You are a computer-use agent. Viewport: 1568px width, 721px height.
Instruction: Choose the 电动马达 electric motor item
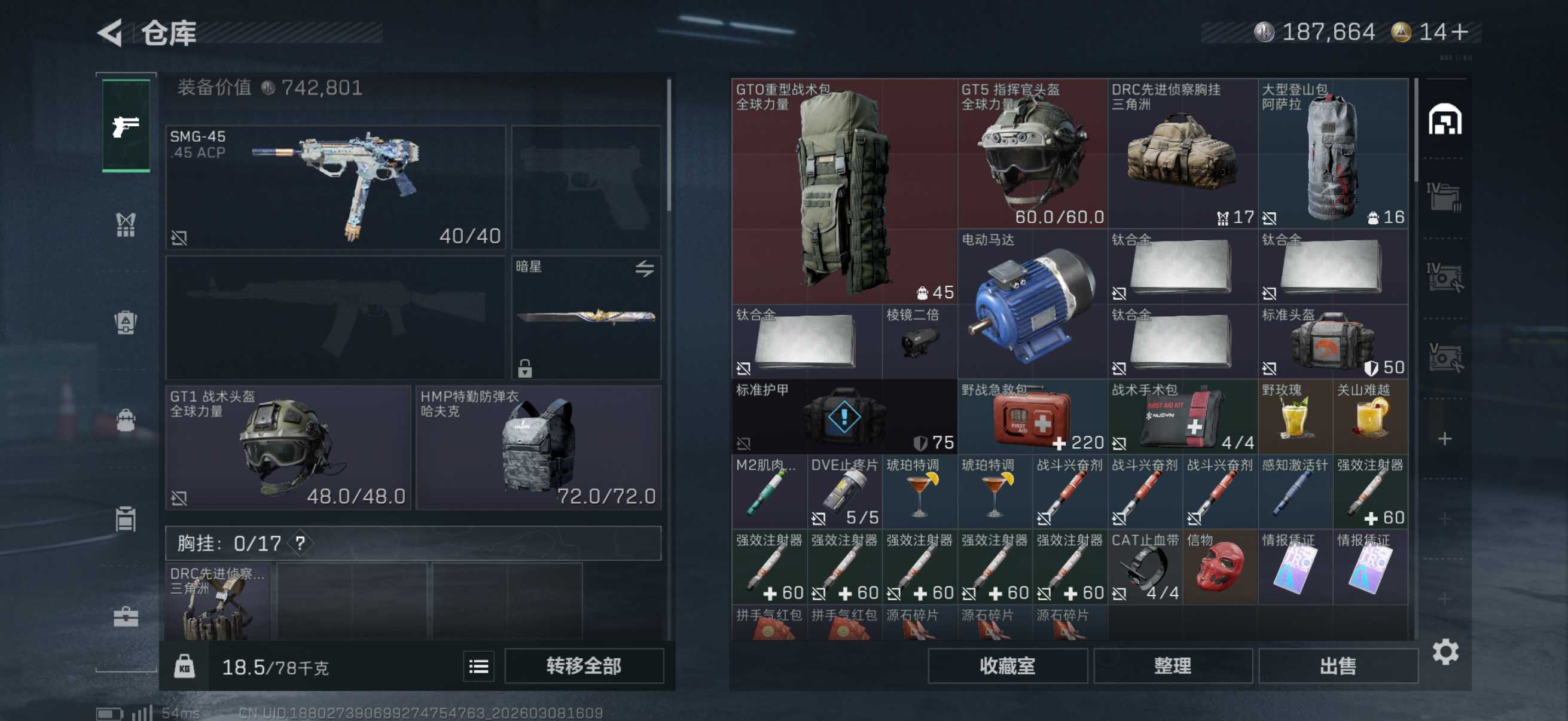click(x=1032, y=304)
